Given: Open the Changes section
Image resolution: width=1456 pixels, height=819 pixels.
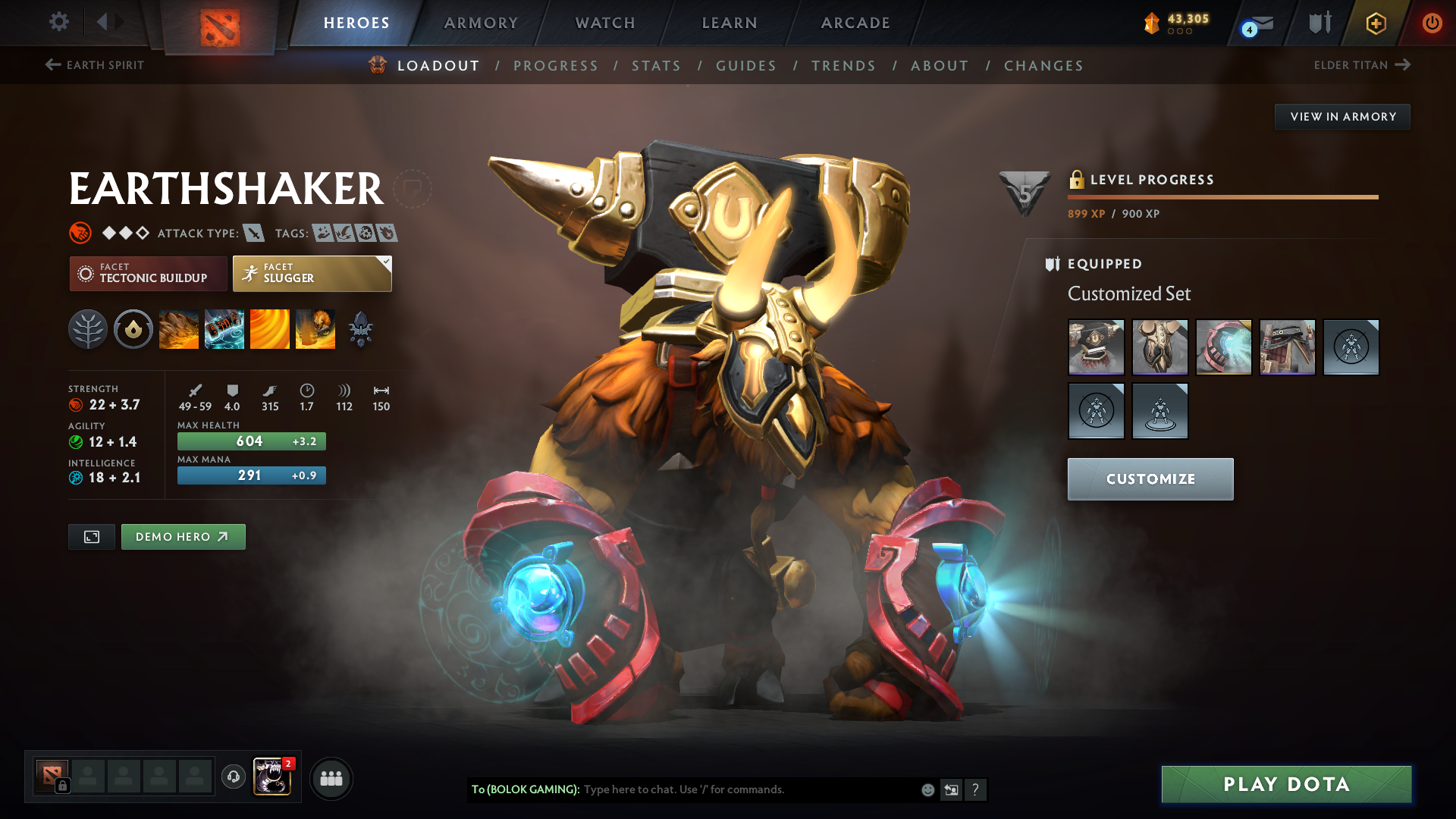Looking at the screenshot, I should [x=1043, y=66].
